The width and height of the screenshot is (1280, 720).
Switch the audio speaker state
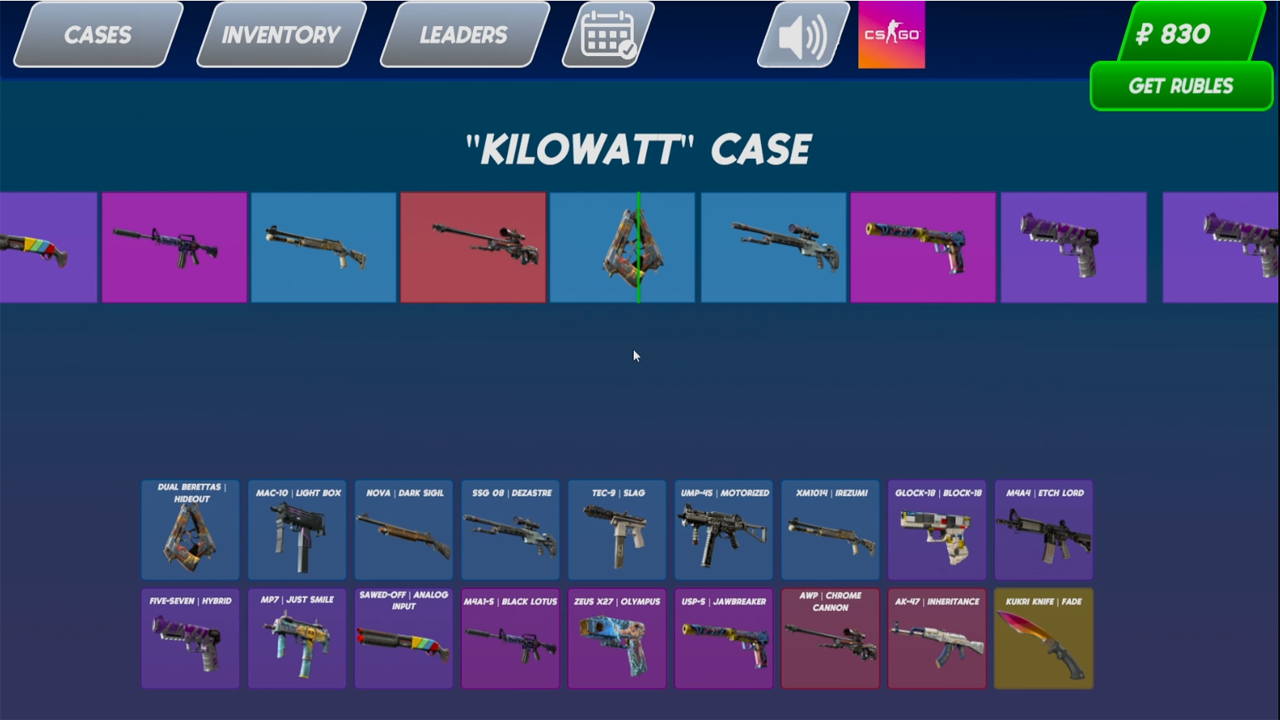coord(802,35)
